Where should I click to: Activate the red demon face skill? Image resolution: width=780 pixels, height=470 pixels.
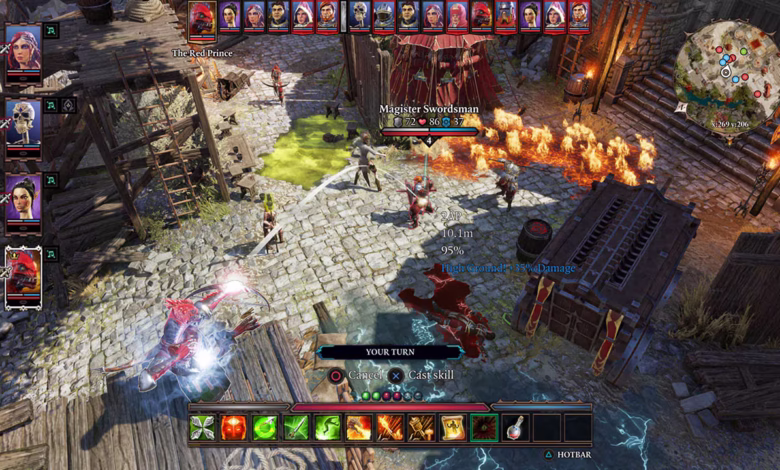point(234,428)
